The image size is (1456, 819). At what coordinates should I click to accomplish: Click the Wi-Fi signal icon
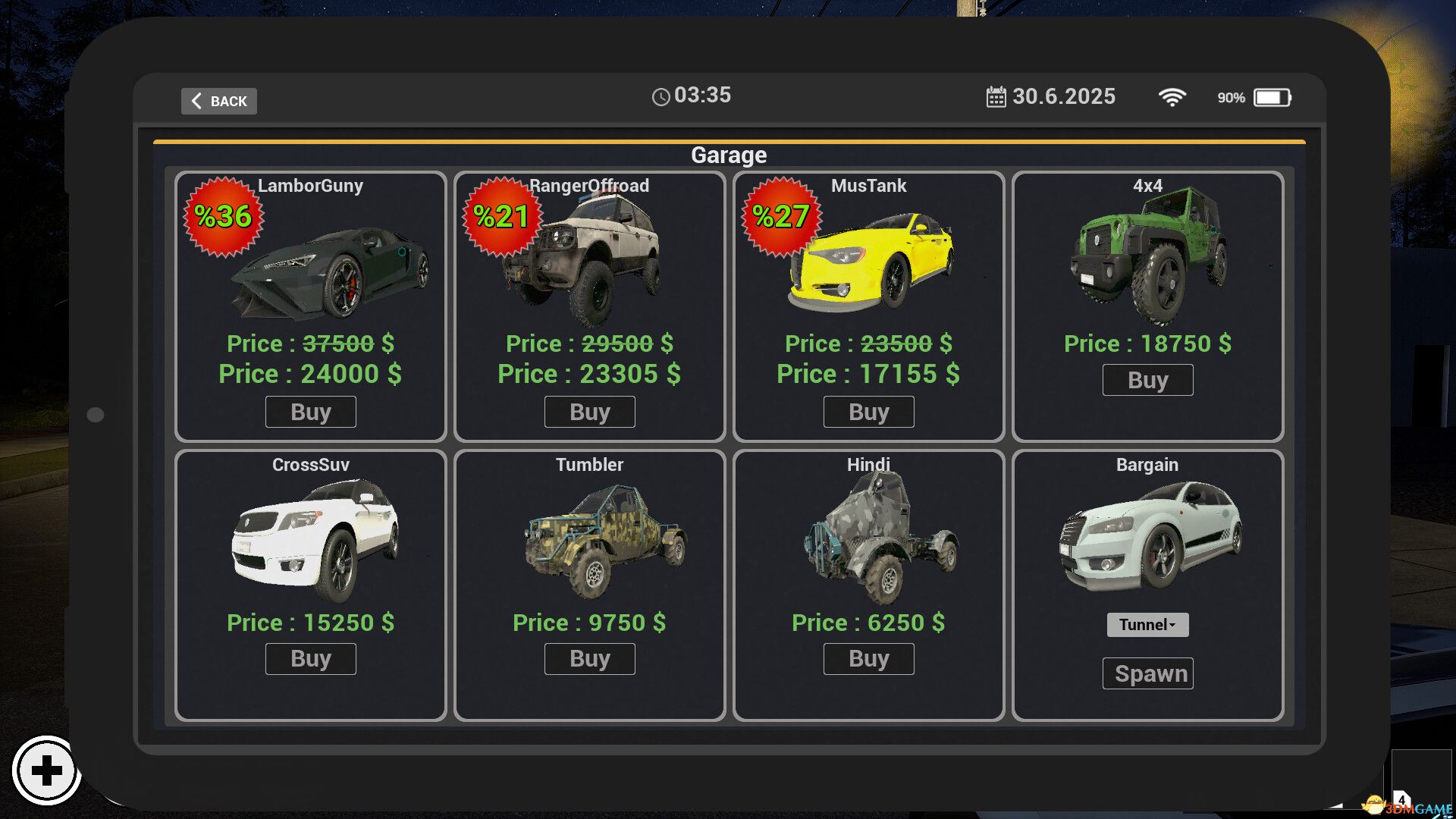[x=1171, y=96]
